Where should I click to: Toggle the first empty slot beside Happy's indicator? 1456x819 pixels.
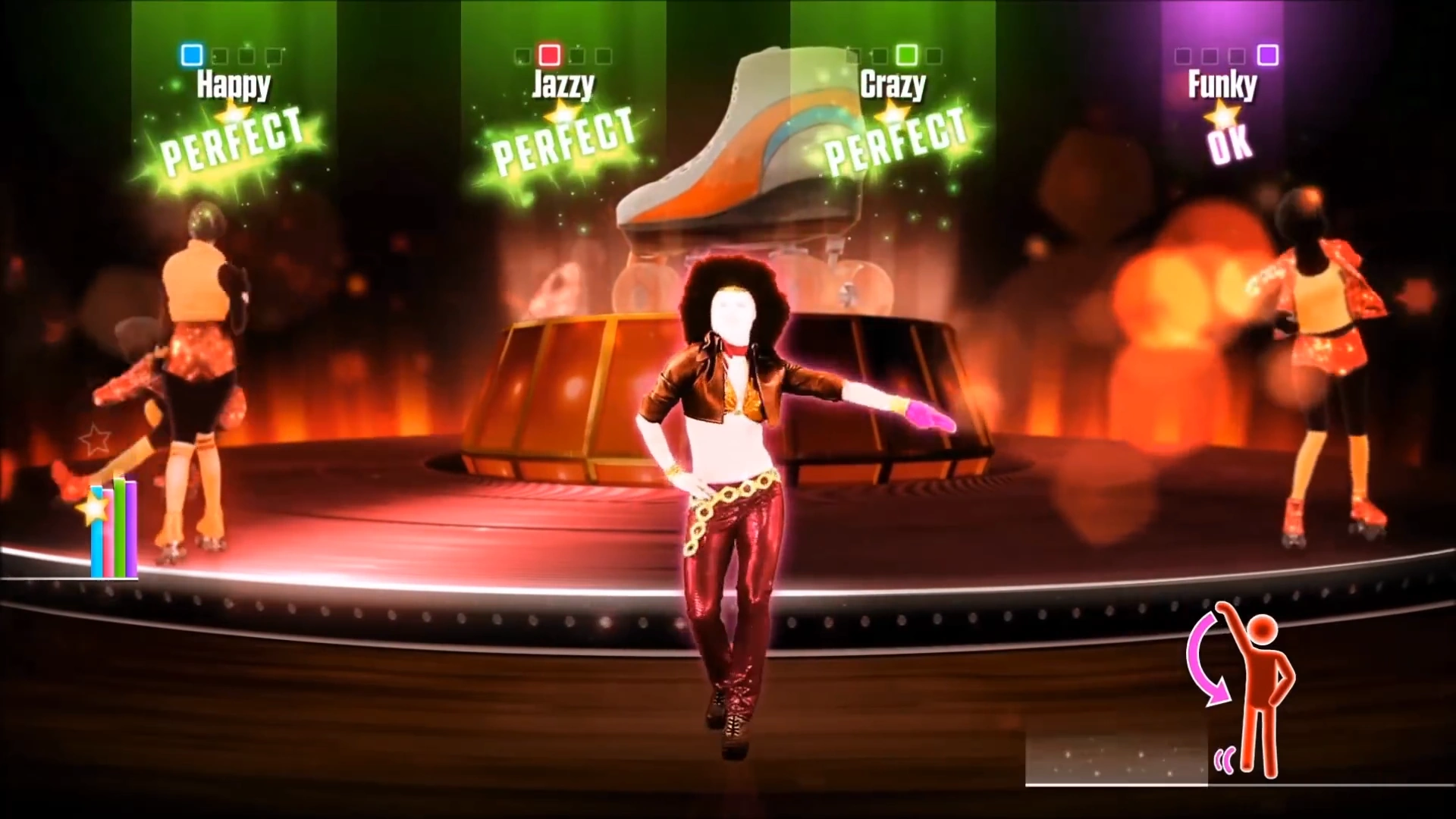tap(220, 55)
